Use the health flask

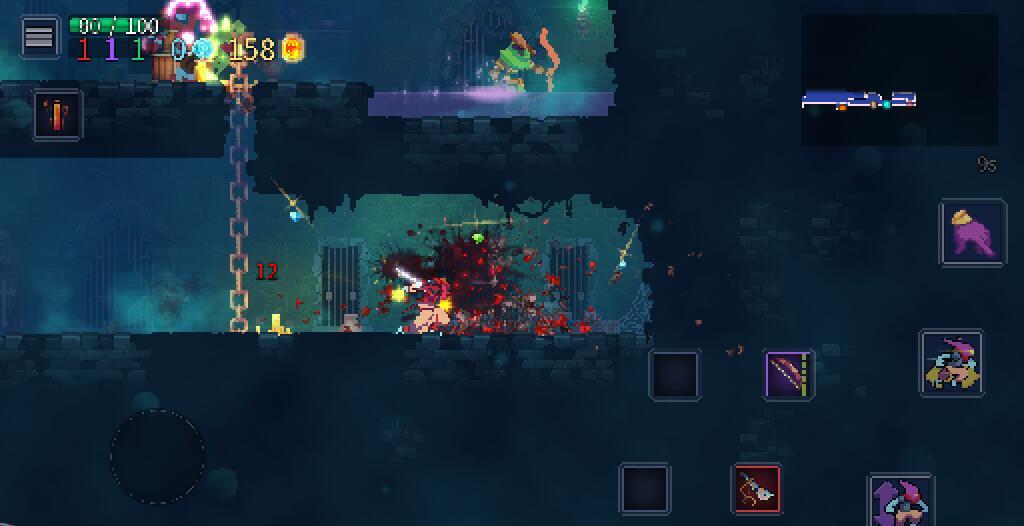point(57,114)
